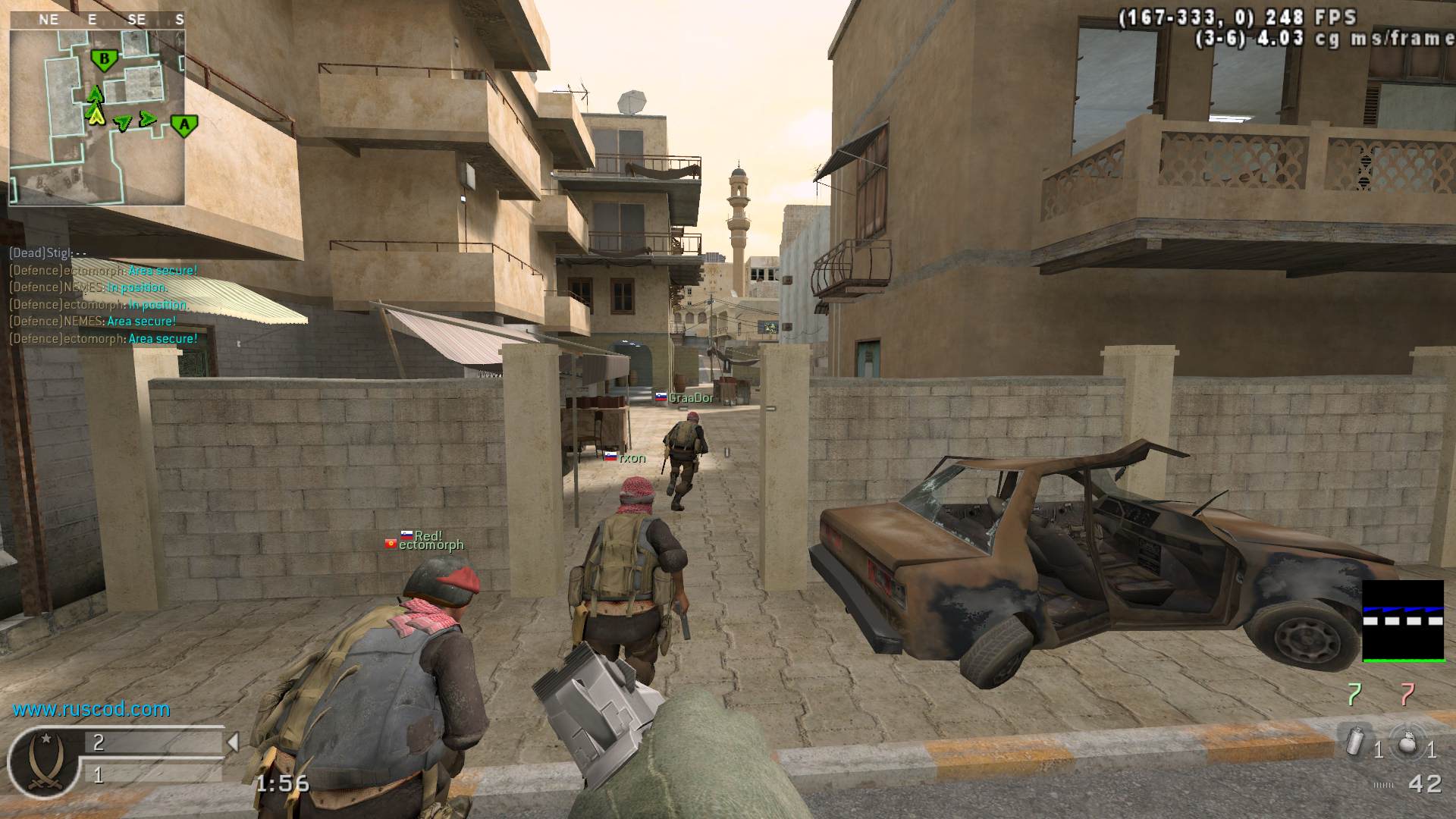Select the A objective marker on minimap
Viewport: 1456px width, 819px height.
point(184,125)
